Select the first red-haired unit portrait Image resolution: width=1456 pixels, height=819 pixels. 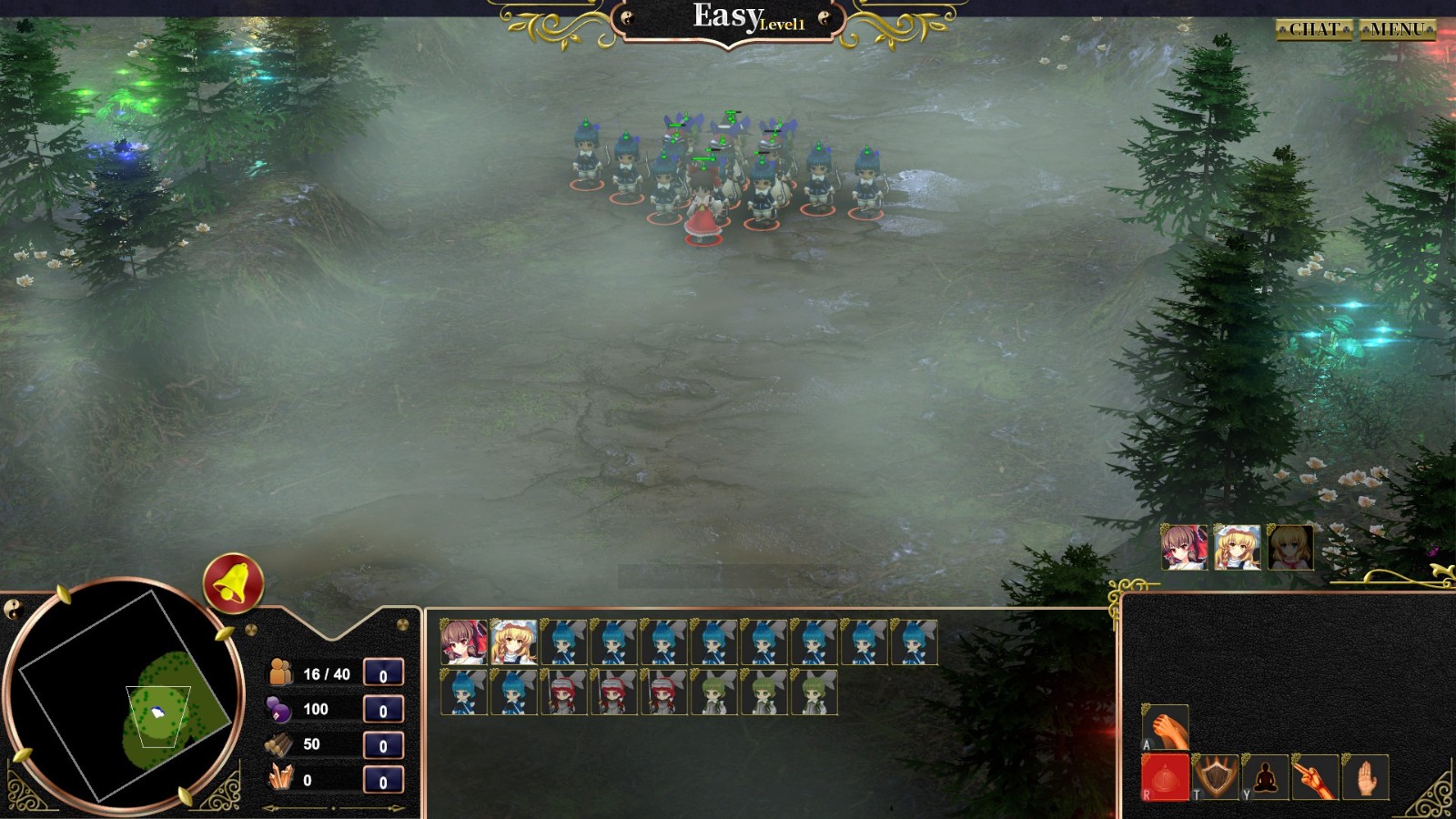point(564,694)
